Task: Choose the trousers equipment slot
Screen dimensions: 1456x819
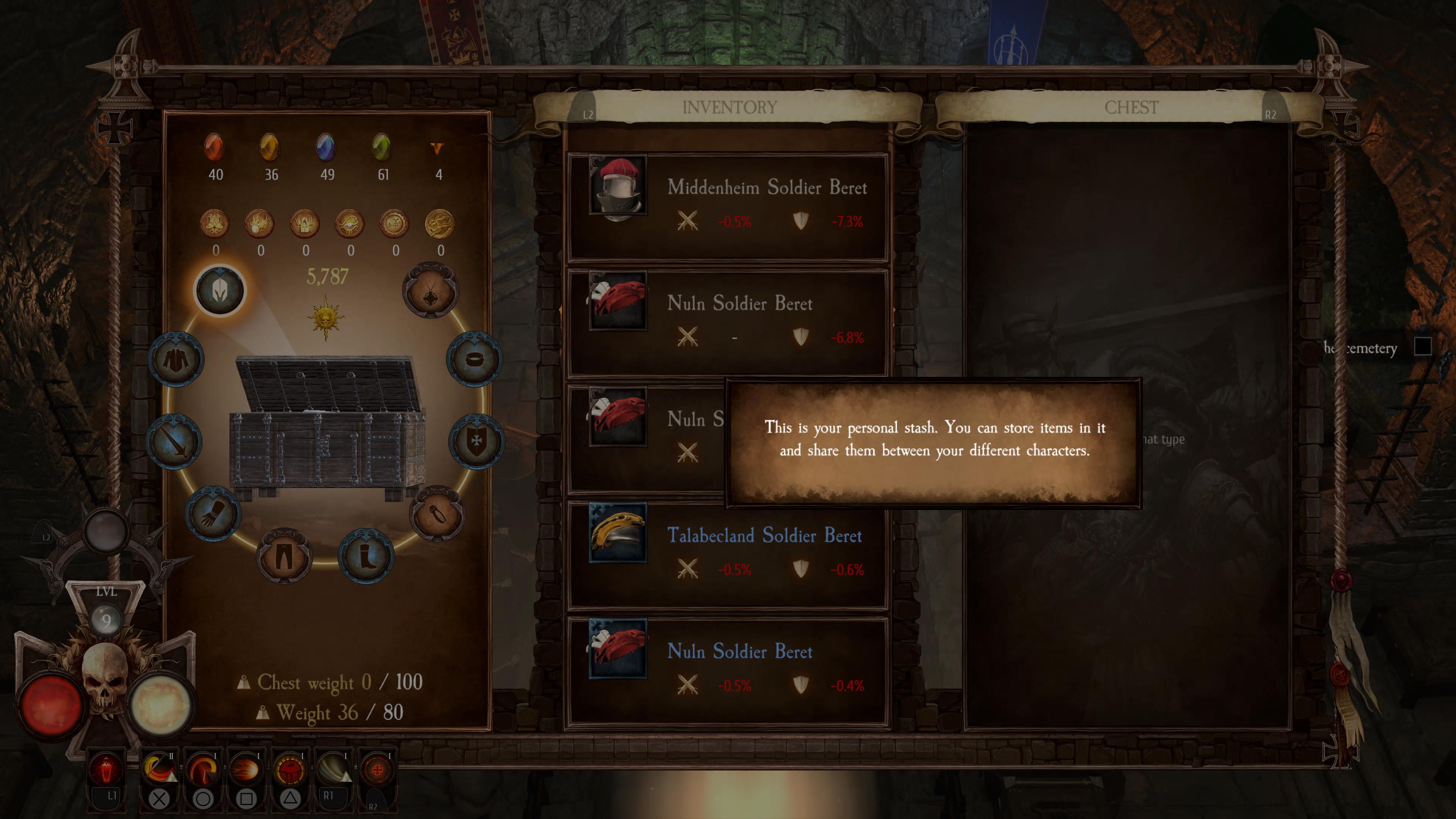Action: (x=284, y=556)
